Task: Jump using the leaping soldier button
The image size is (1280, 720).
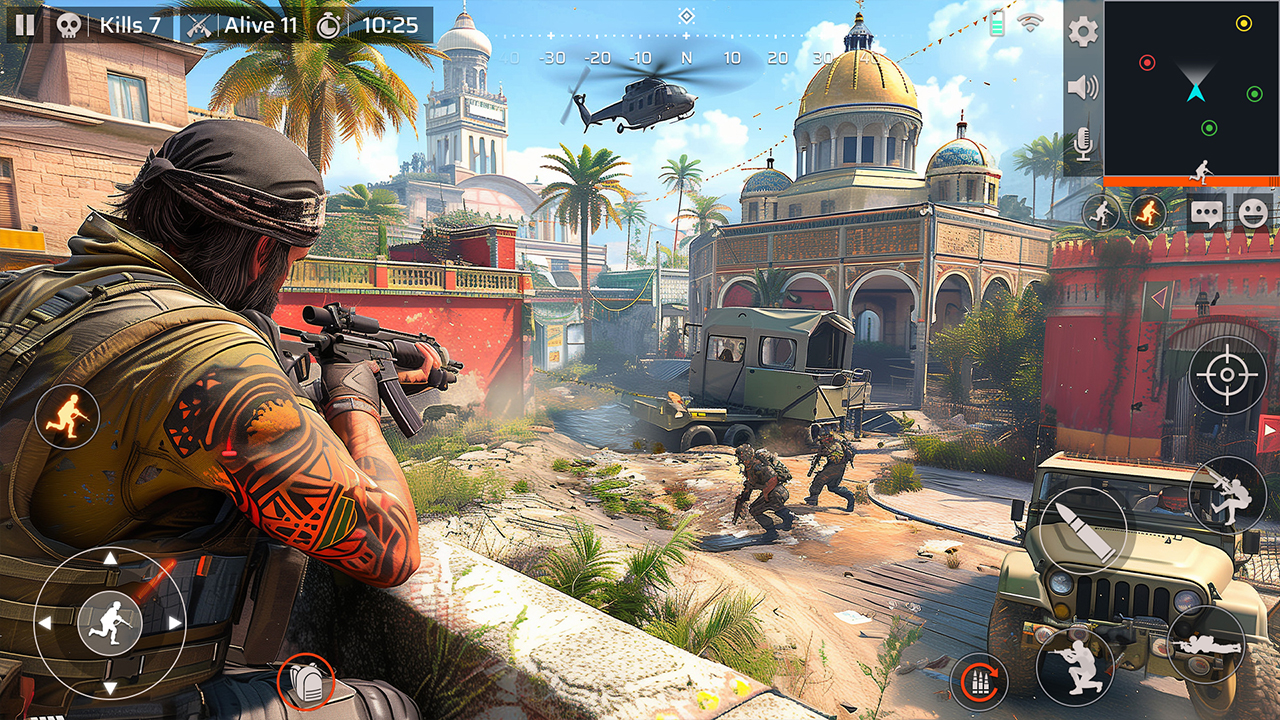Action: pos(1228,493)
